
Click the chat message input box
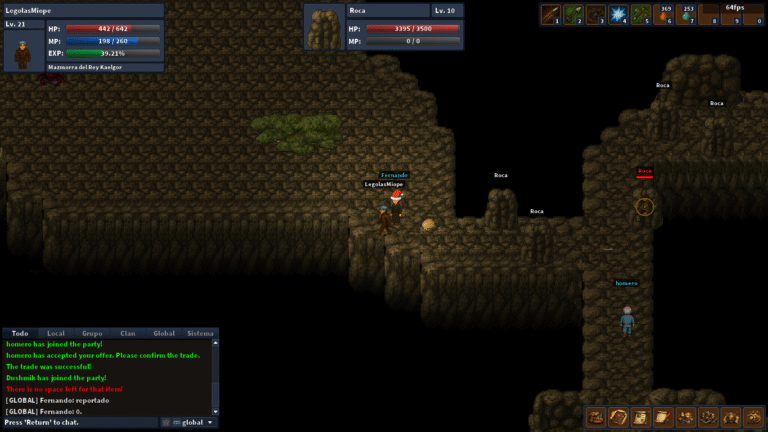click(x=80, y=422)
